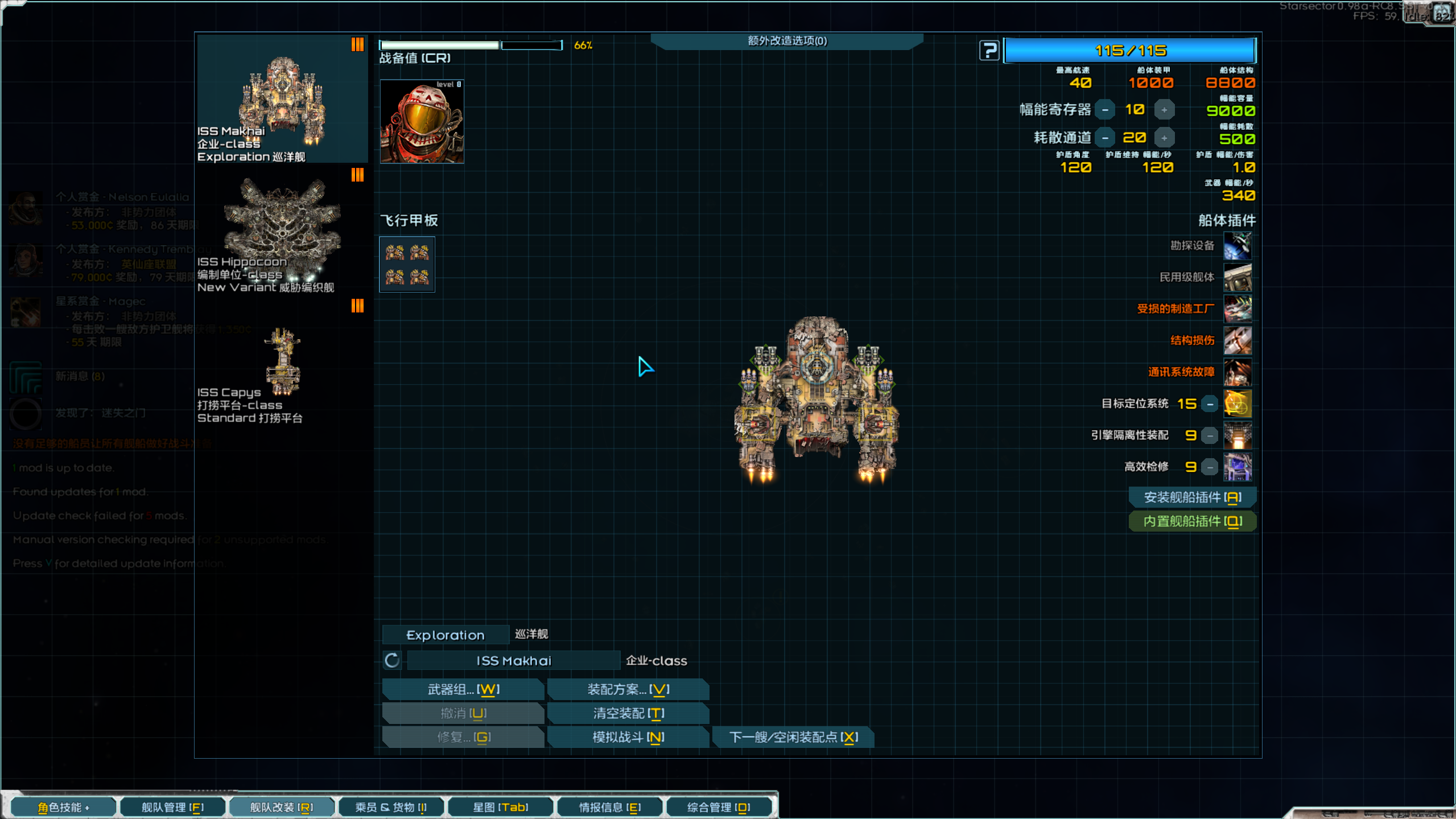Click 安装舰船插件 to install hullmods

pyautogui.click(x=1192, y=497)
